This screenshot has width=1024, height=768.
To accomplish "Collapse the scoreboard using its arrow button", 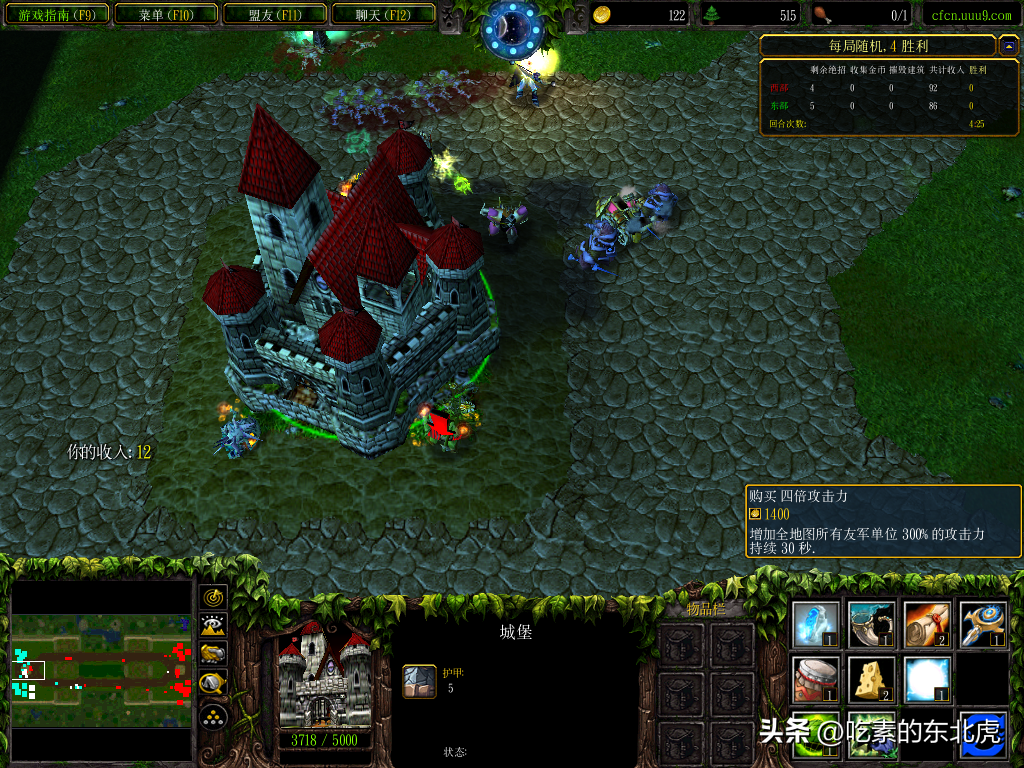I will click(x=1008, y=46).
